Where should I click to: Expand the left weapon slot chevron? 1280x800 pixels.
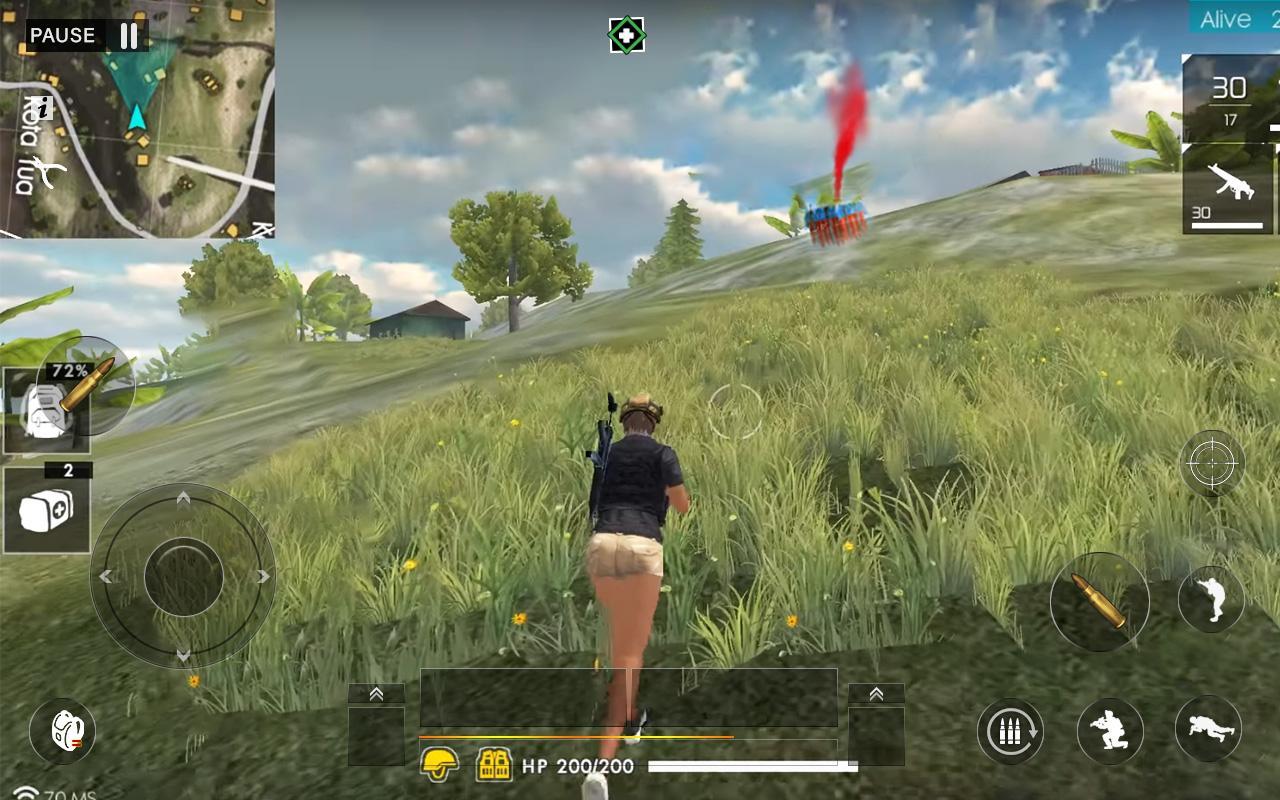pos(375,693)
